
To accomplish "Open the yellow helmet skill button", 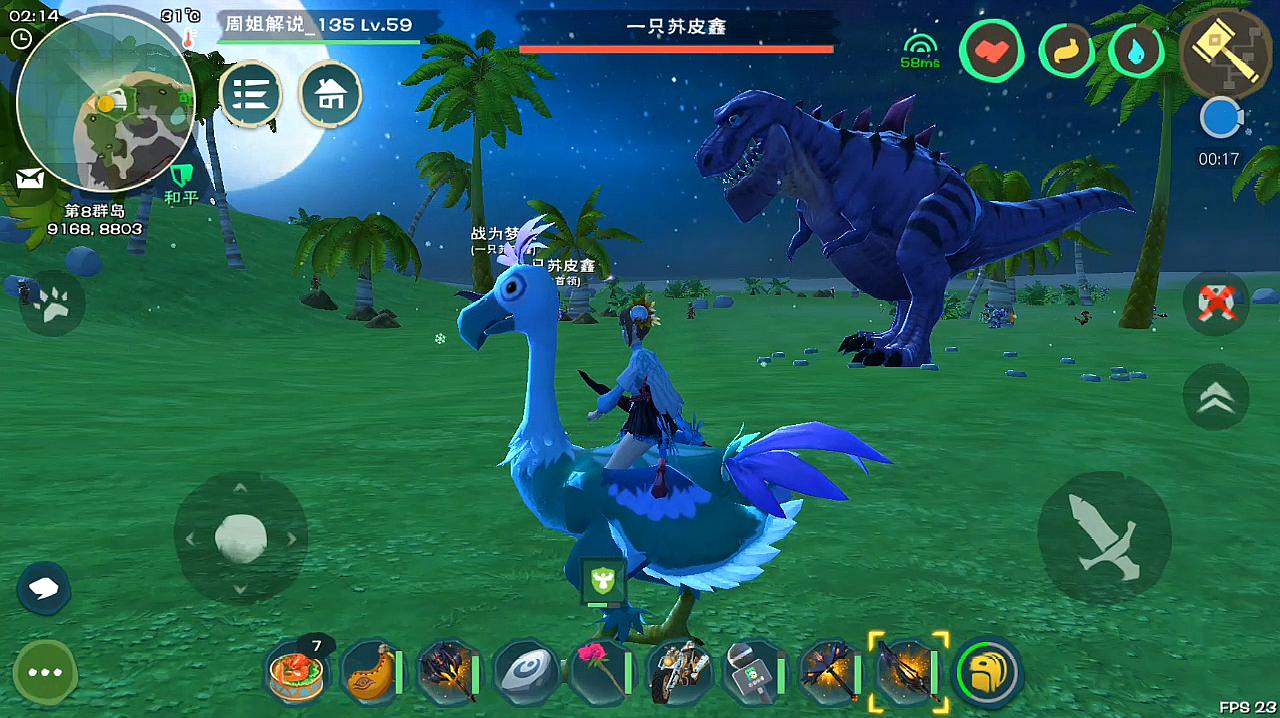I will (x=988, y=673).
